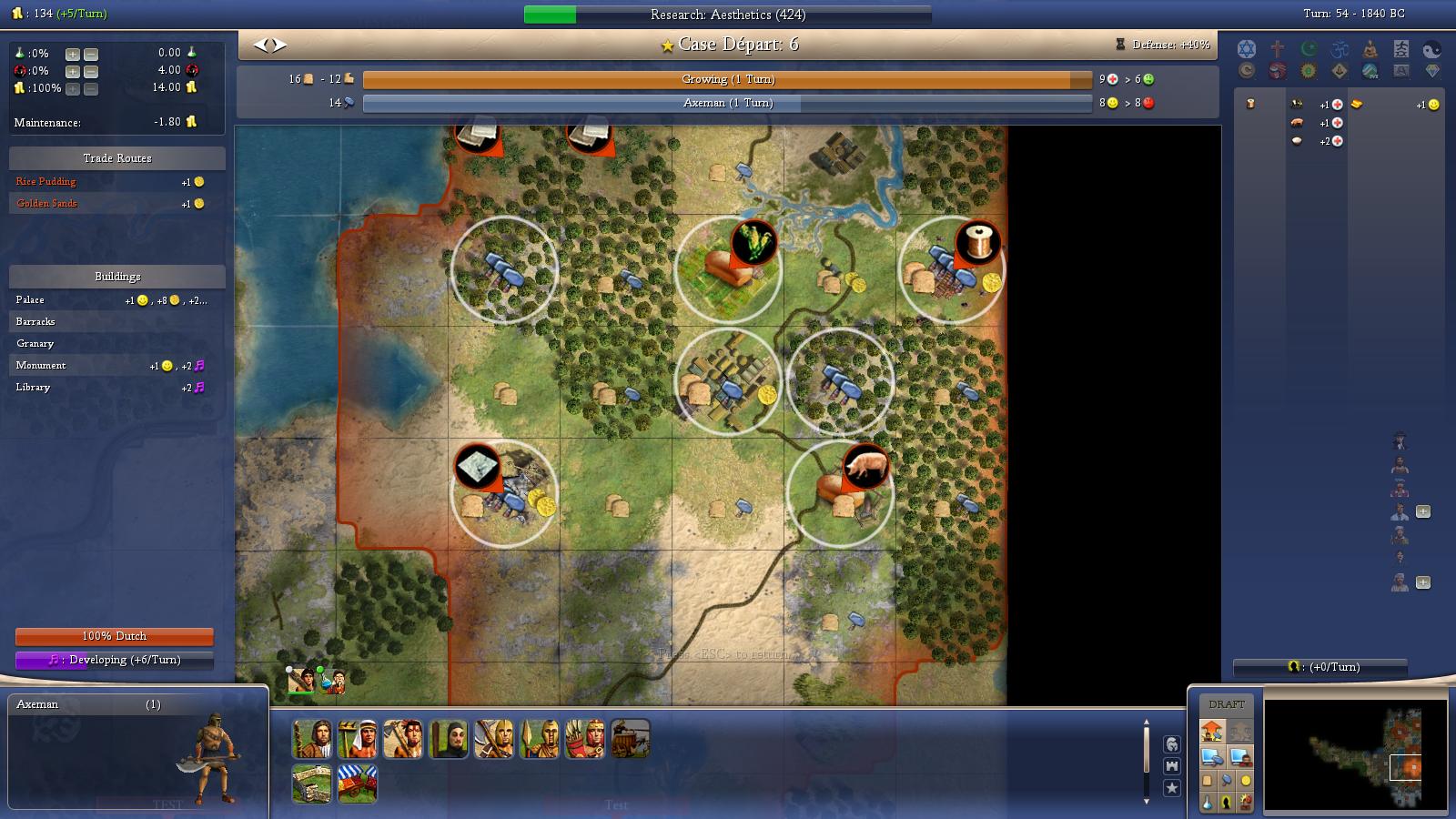Choose the Walls building icon
This screenshot has height=819, width=1456.
tap(311, 784)
